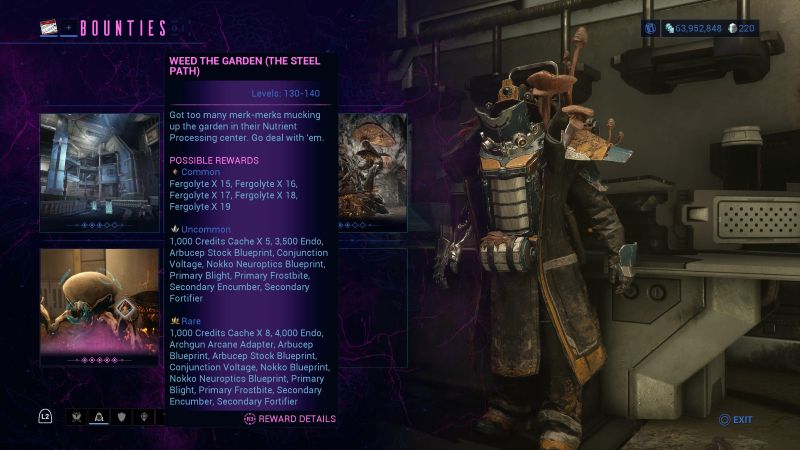Open the shield category tab
The width and height of the screenshot is (800, 450).
(x=122, y=416)
